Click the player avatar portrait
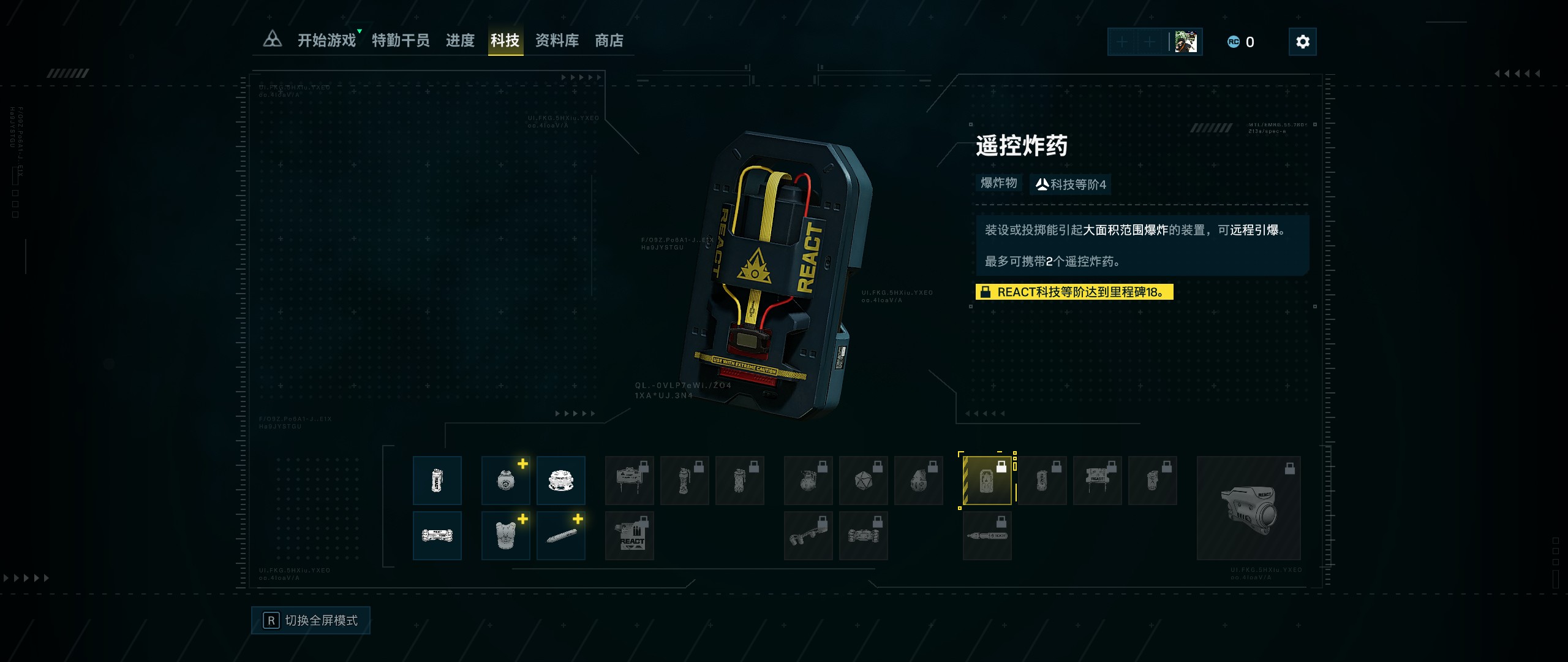 click(x=1186, y=42)
